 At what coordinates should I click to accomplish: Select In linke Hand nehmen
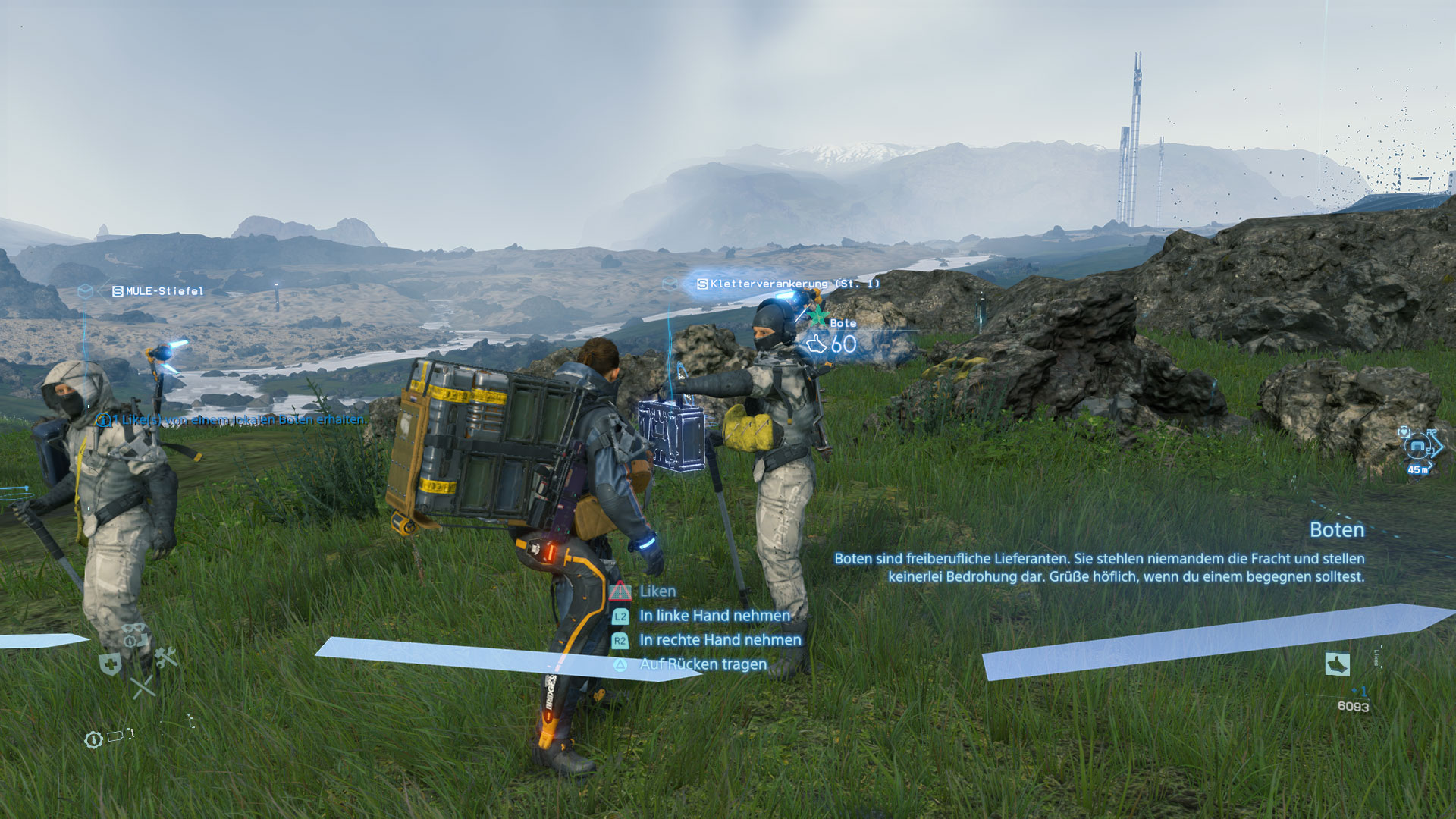click(714, 616)
